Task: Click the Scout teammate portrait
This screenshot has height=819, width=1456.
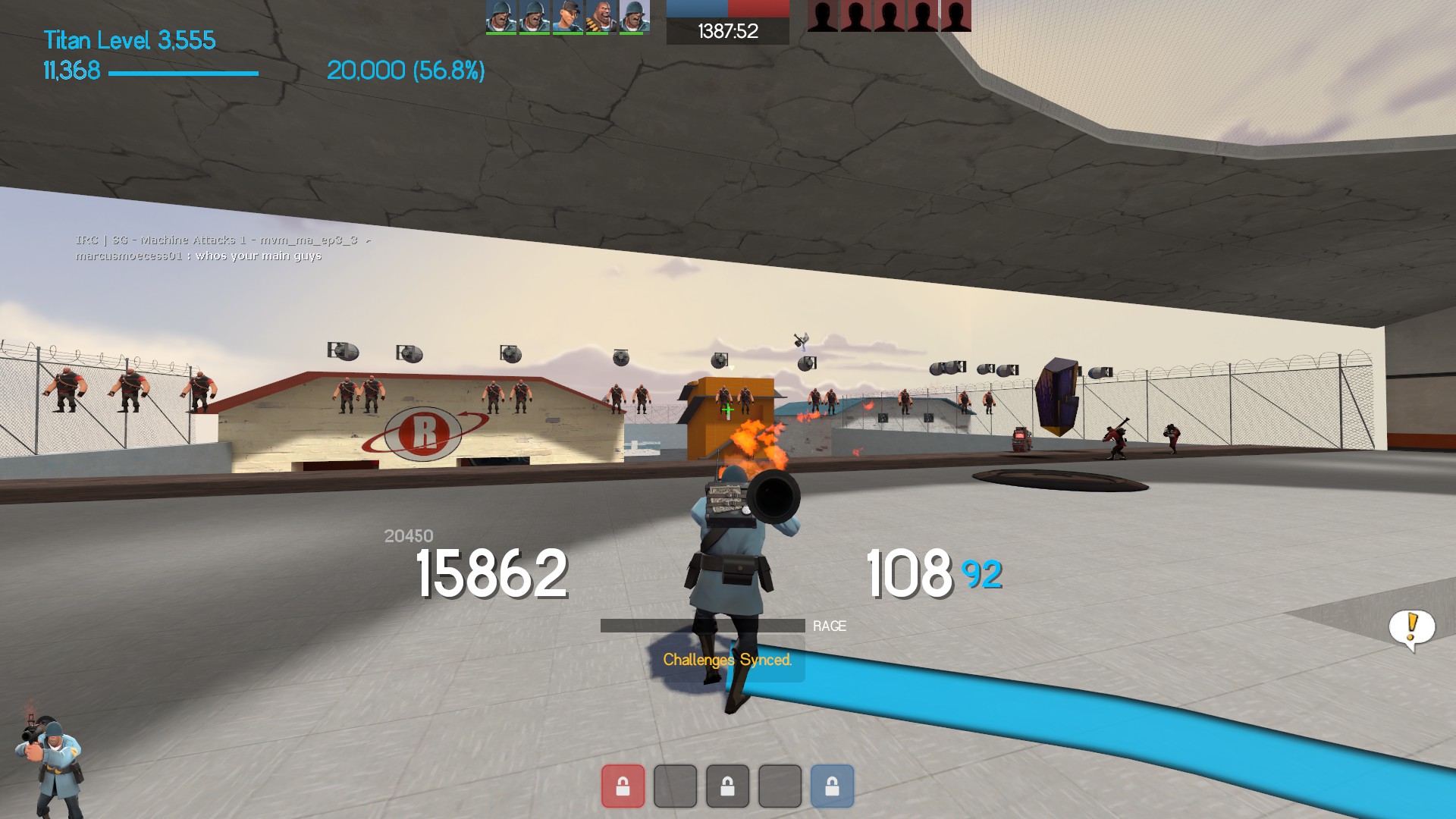Action: click(x=567, y=17)
